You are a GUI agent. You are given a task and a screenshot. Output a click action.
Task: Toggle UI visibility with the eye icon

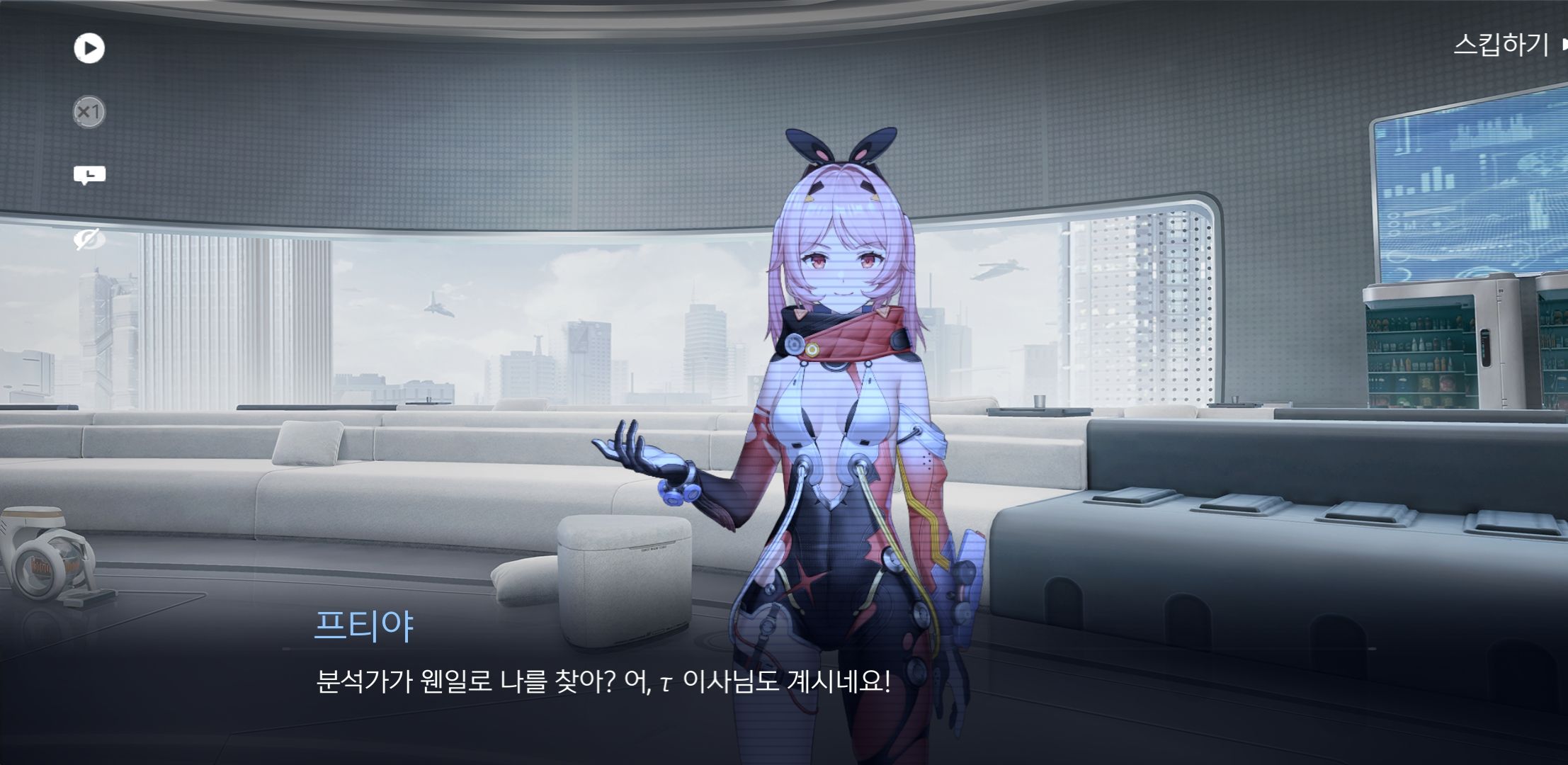tap(88, 239)
